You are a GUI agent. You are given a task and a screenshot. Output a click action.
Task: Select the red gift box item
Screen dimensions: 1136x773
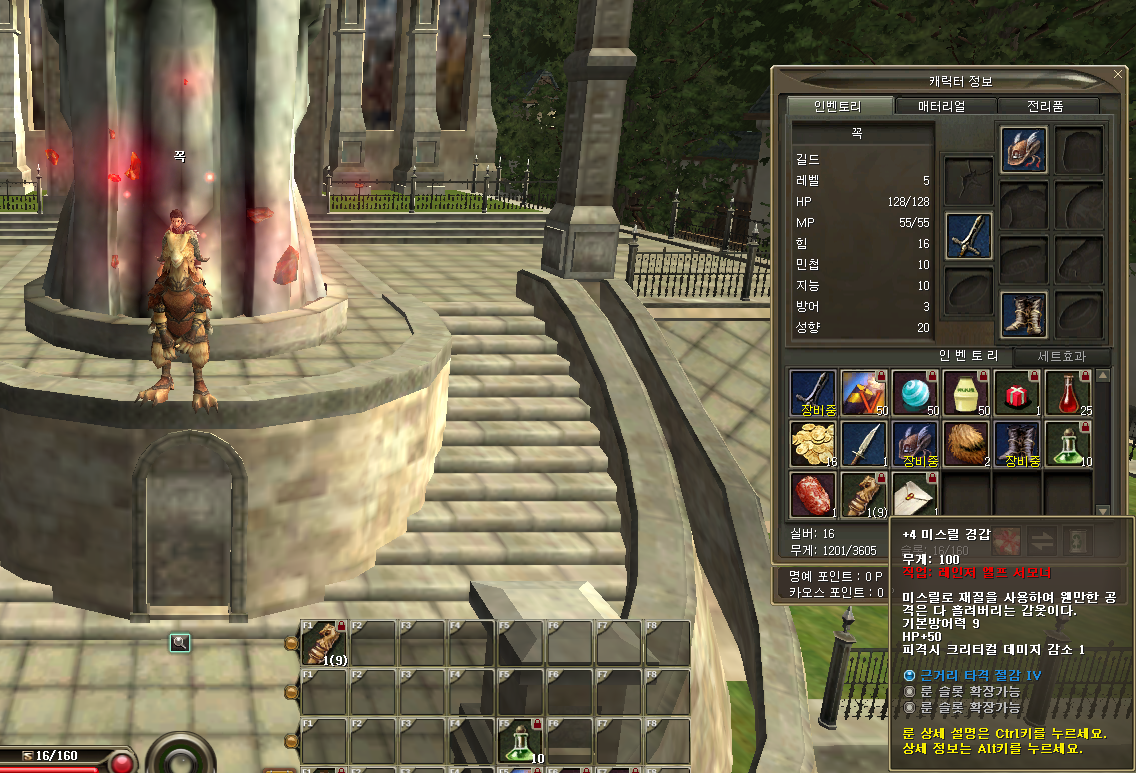point(1016,393)
